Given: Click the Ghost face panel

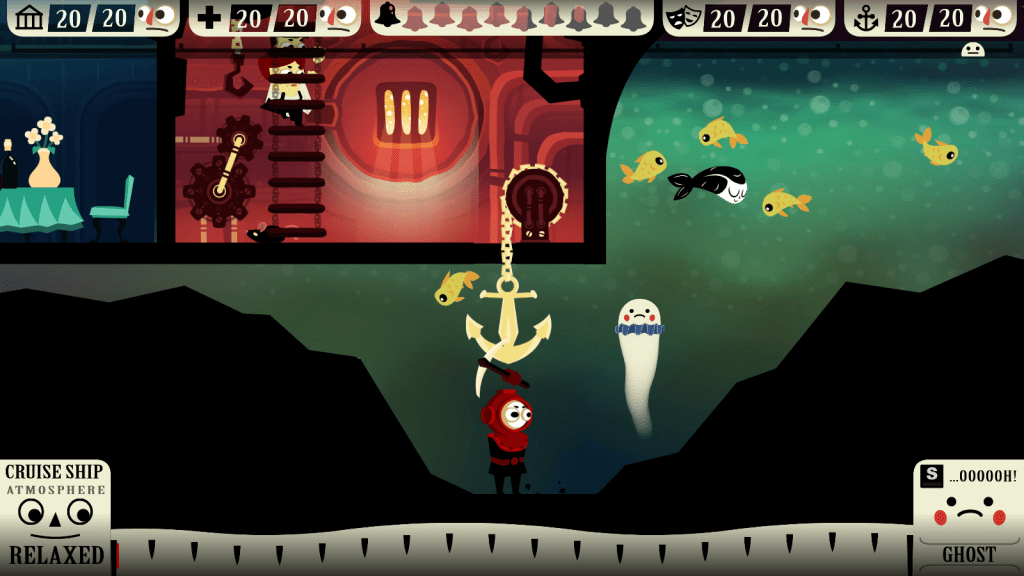Looking at the screenshot, I should [968, 515].
